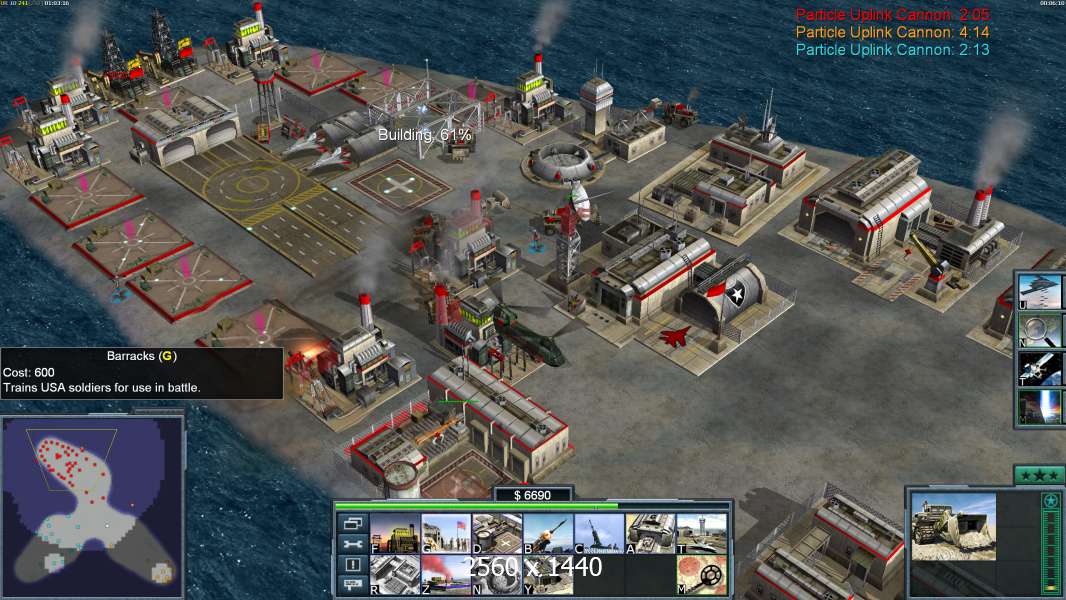The image size is (1066, 600).
Task: Select the Cold Fusion Reactor build icon
Action: pos(395,534)
